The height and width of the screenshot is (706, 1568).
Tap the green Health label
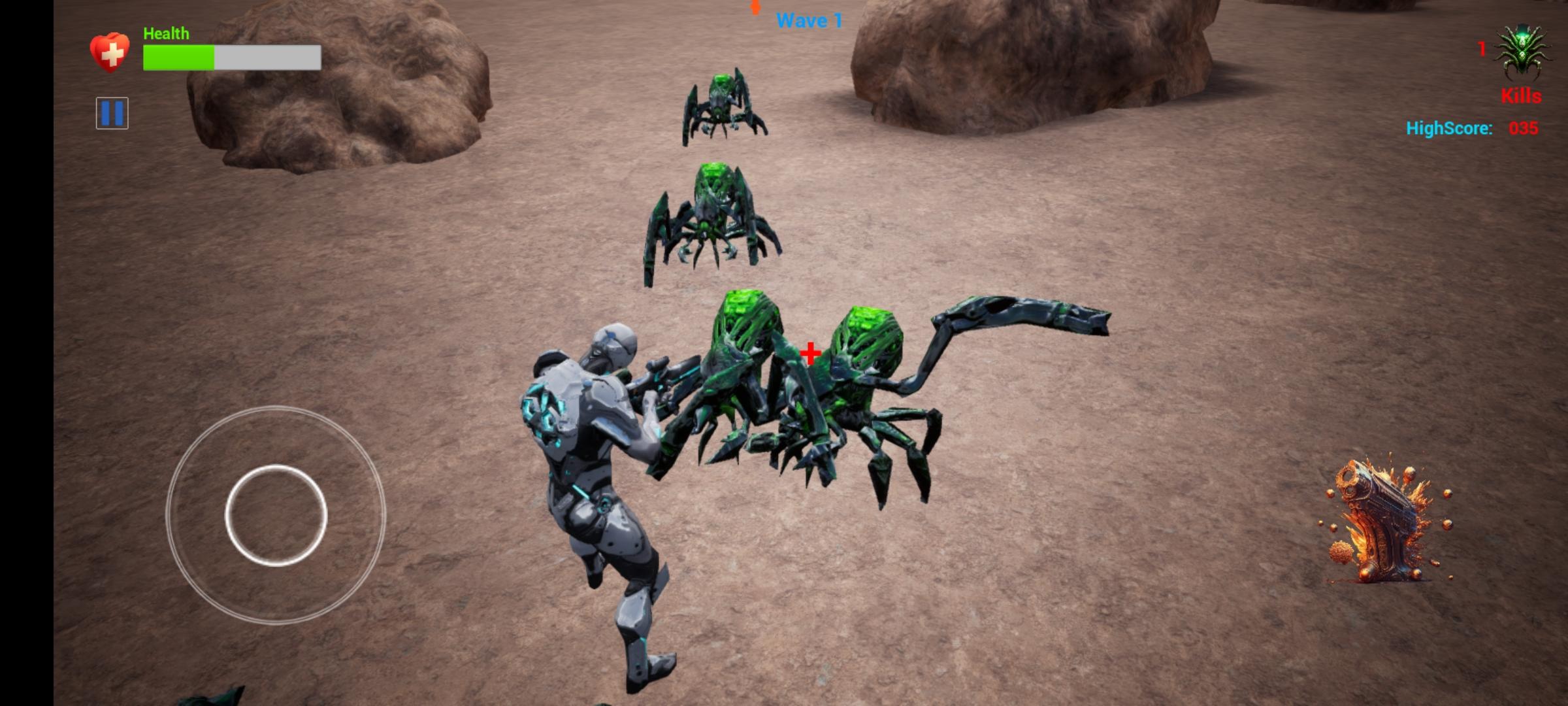(x=166, y=32)
